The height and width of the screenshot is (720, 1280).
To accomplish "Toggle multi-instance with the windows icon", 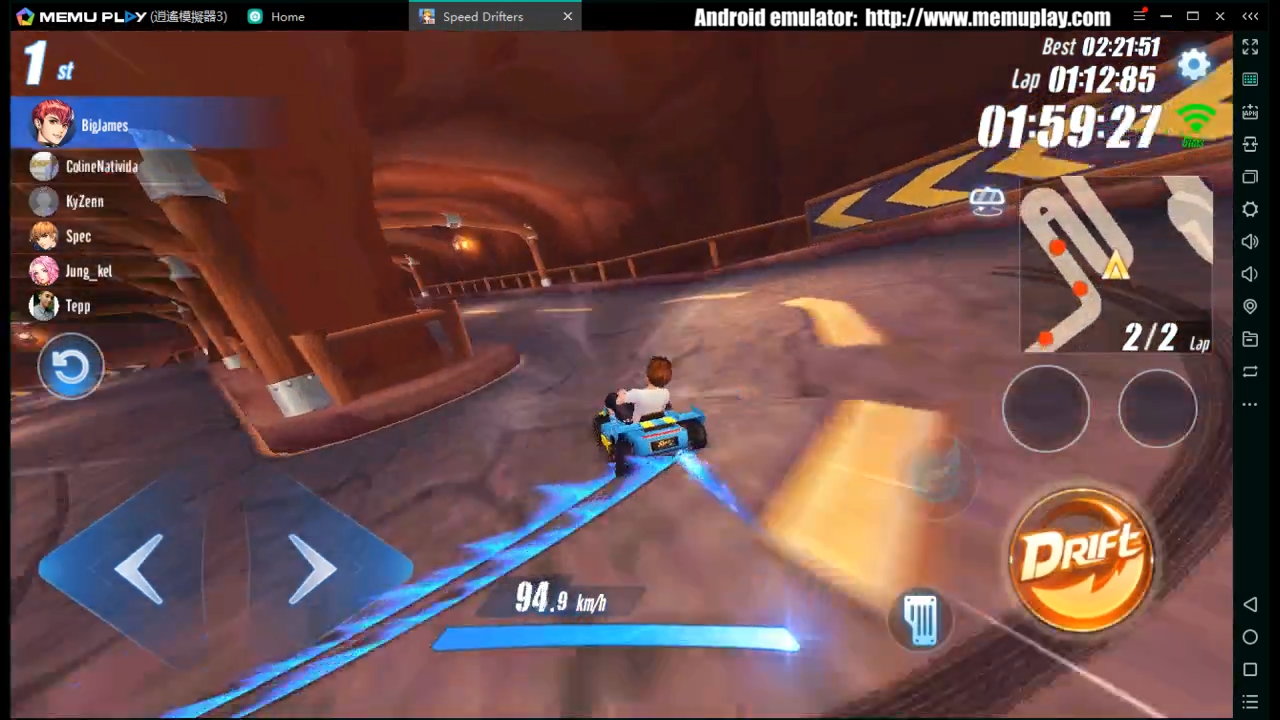I will click(x=1250, y=177).
